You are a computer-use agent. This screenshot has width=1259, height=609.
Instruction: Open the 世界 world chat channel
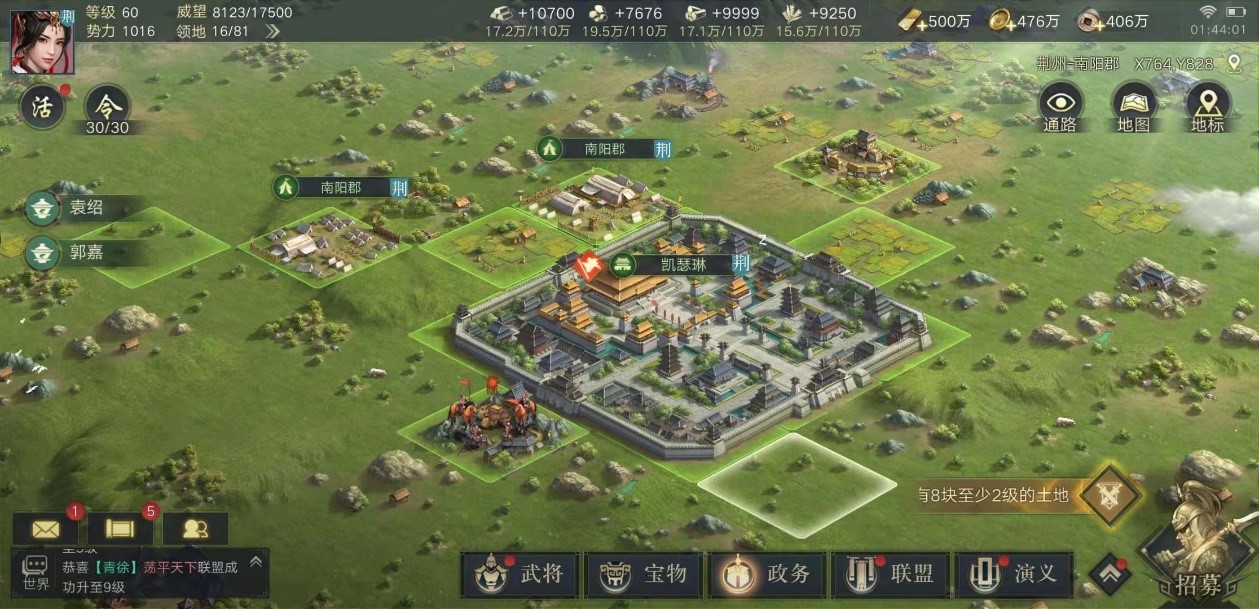click(36, 574)
